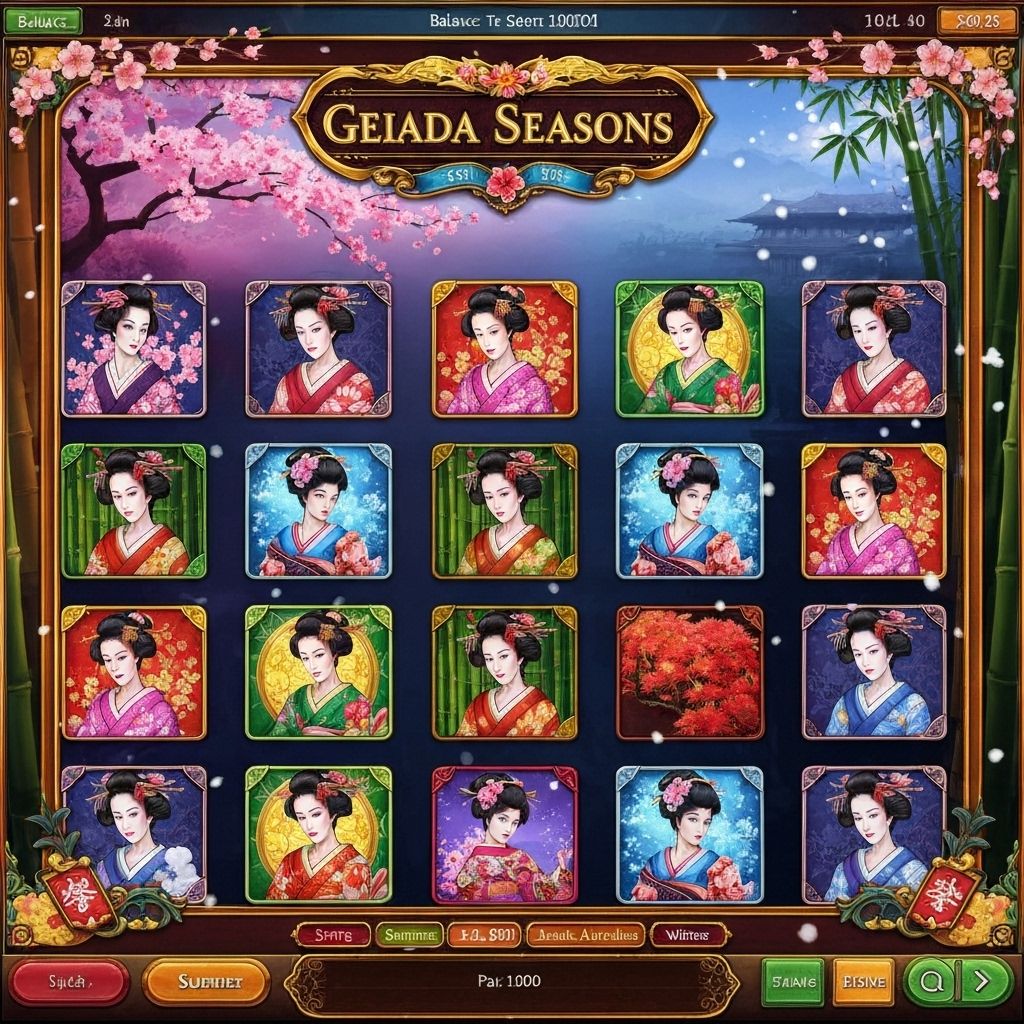This screenshot has height=1024, width=1024.
Task: Select the orange middle season tab
Action: coord(484,935)
